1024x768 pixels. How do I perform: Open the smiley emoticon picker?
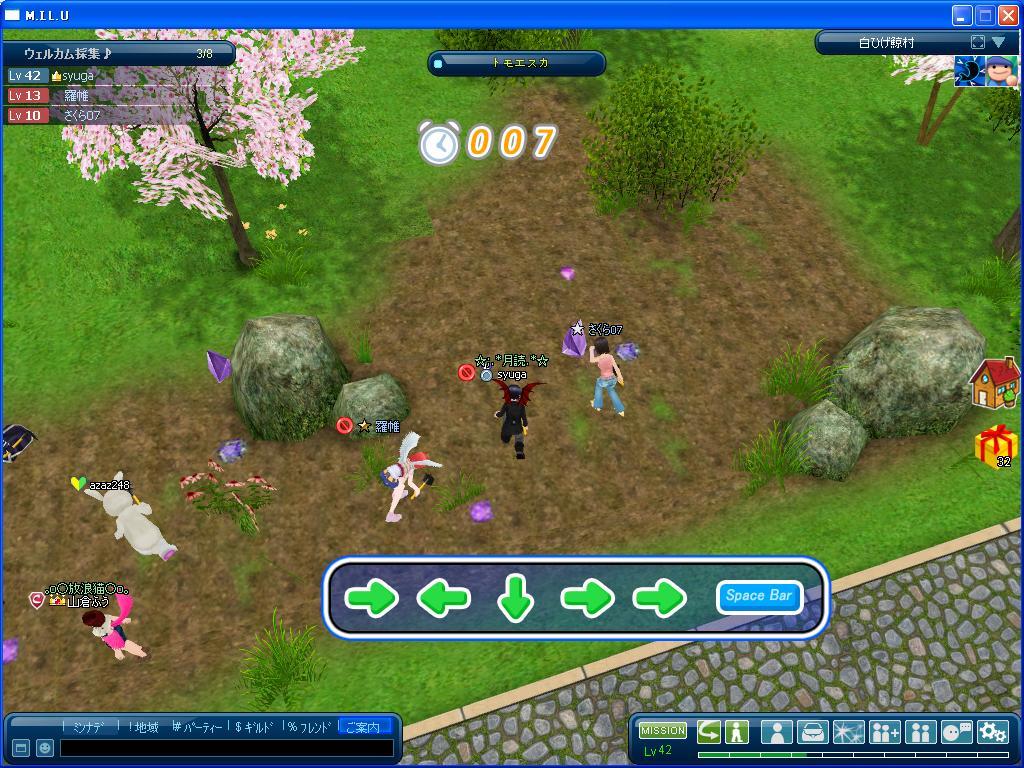[x=45, y=748]
